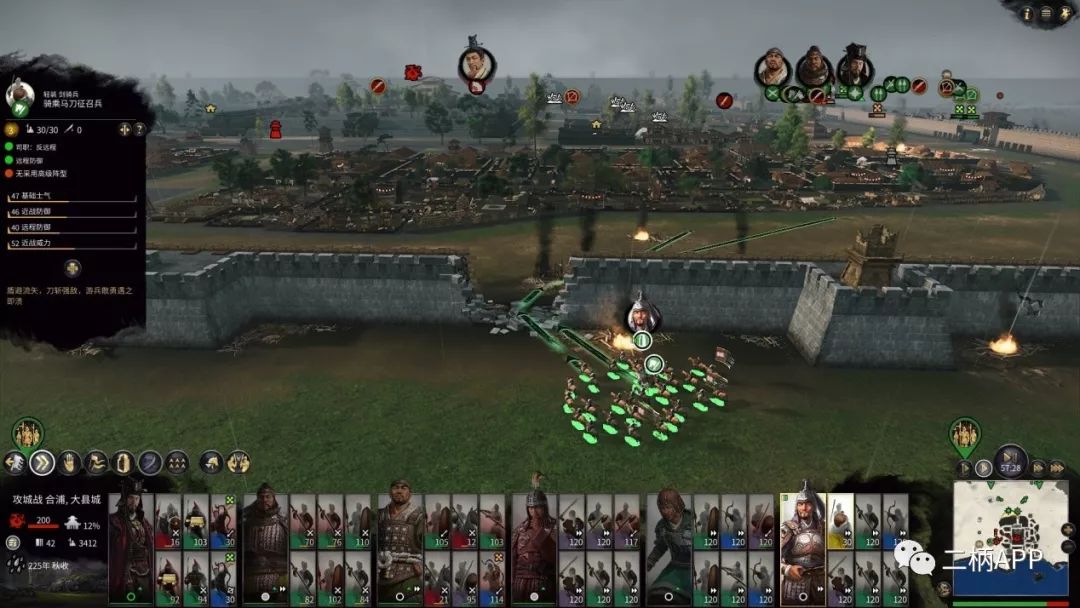The width and height of the screenshot is (1080, 608).
Task: Set battle speed to fastest triple-arrow
Action: pos(1056,467)
